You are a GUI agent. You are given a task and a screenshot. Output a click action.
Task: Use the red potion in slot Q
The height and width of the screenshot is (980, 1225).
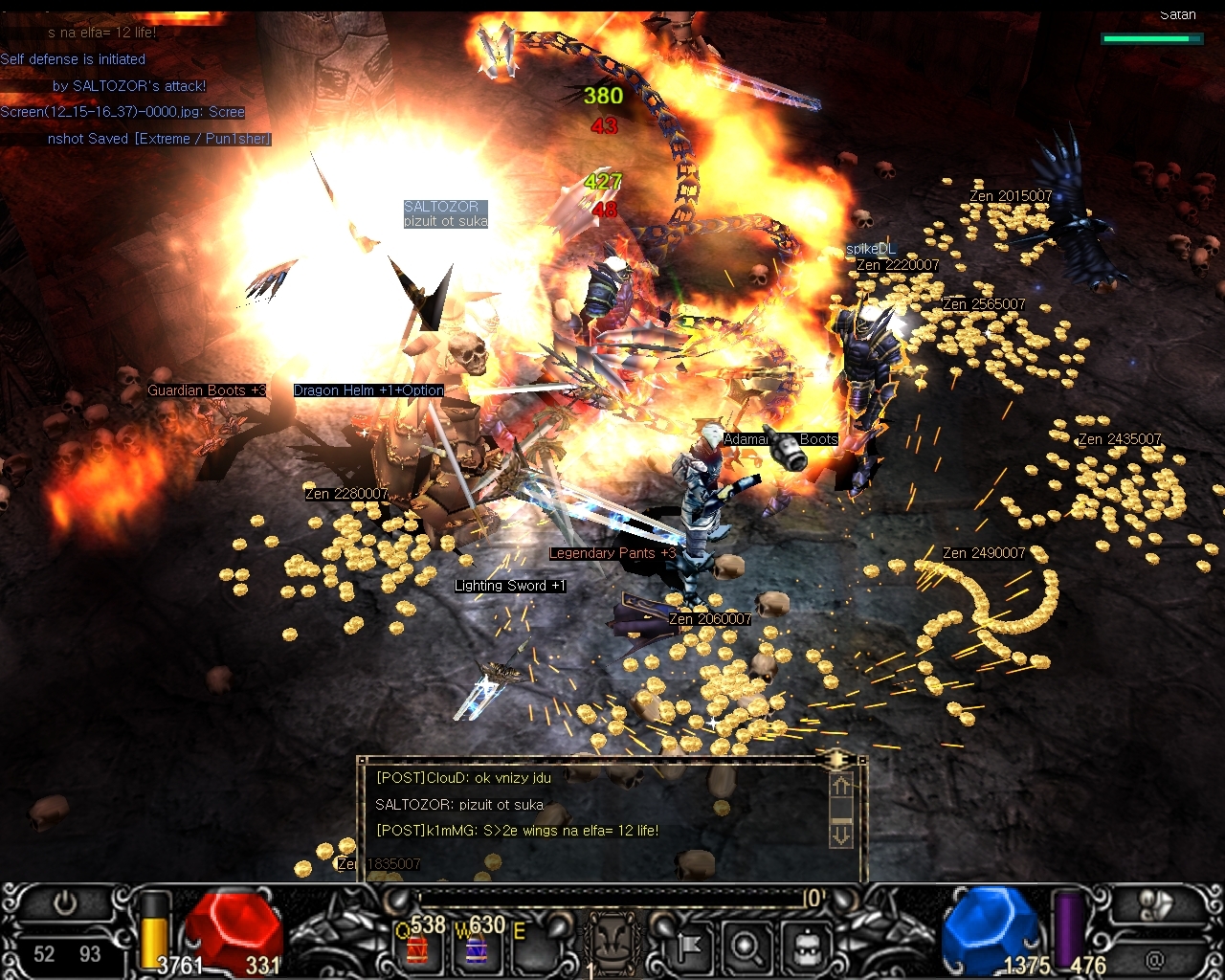(x=418, y=949)
